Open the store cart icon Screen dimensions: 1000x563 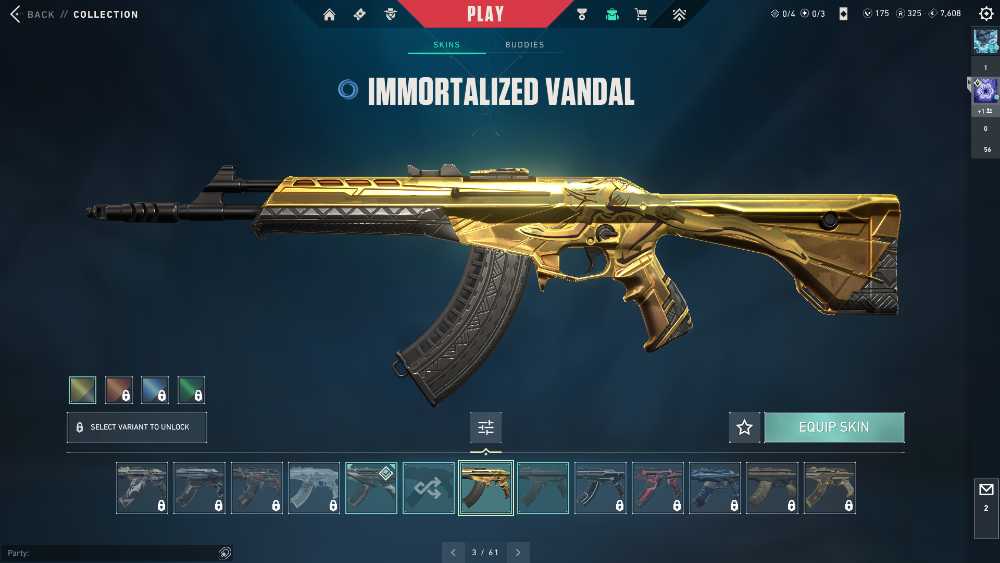coord(641,14)
